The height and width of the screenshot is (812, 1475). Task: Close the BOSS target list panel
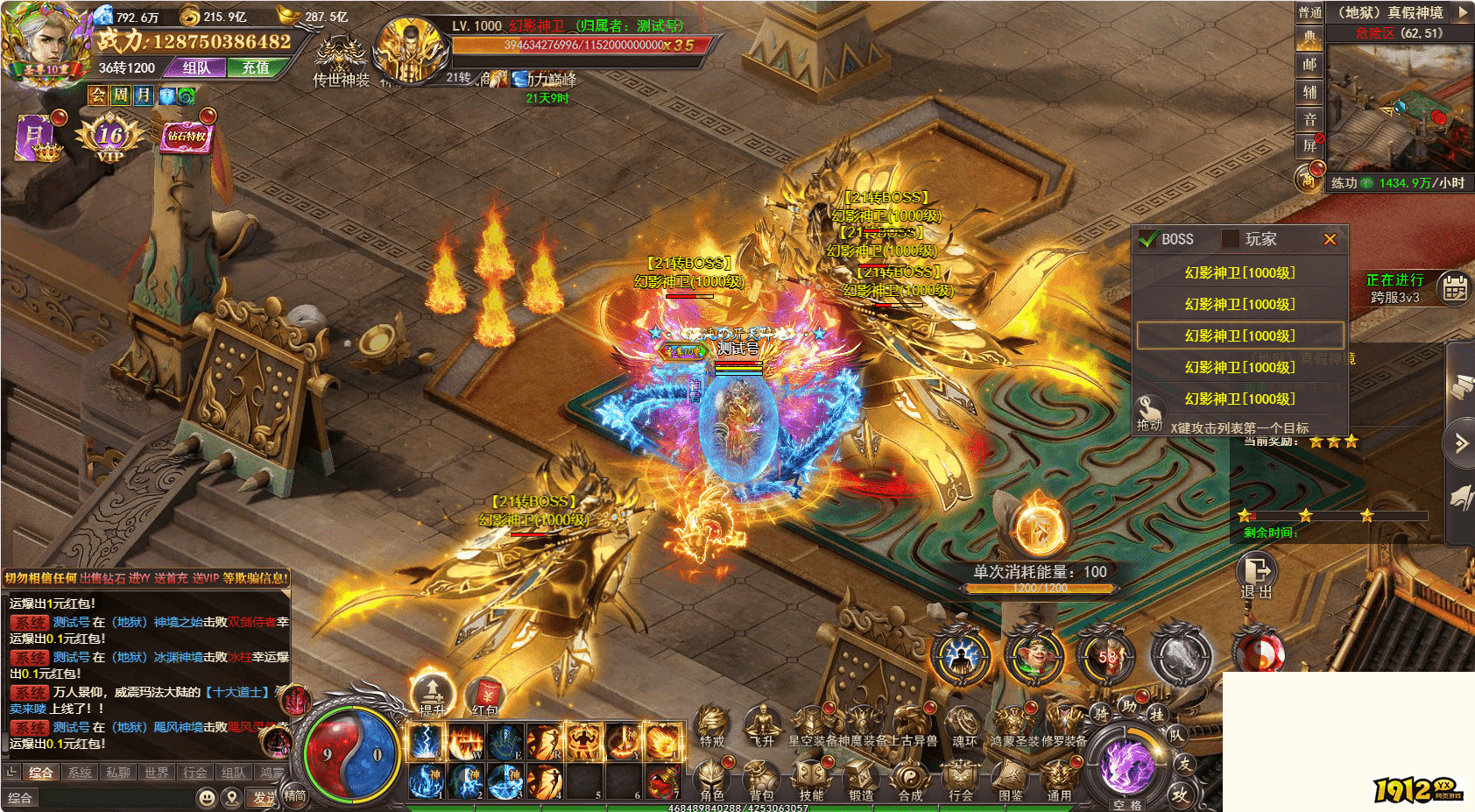pos(1330,239)
